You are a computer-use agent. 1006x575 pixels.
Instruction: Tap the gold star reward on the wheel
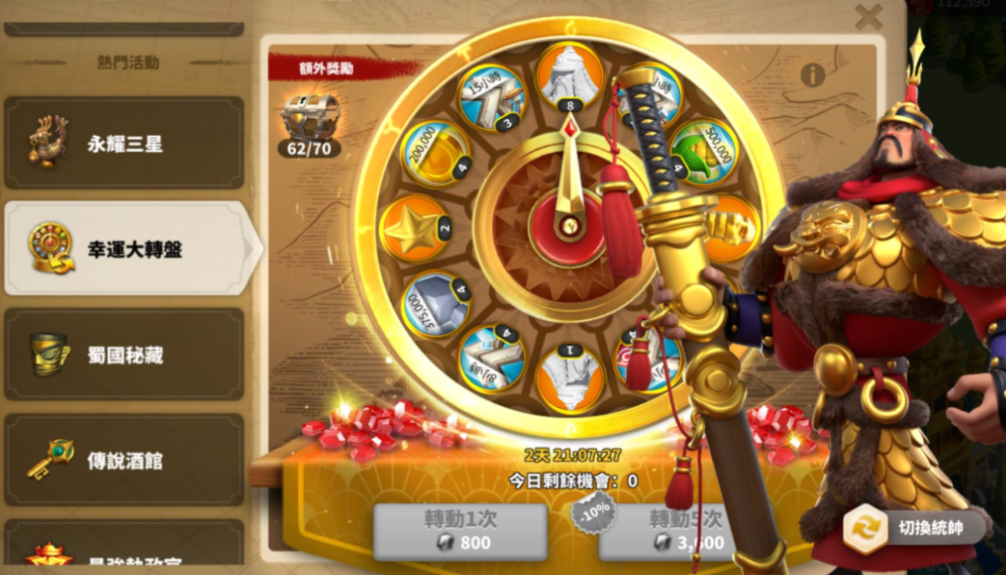coord(414,229)
